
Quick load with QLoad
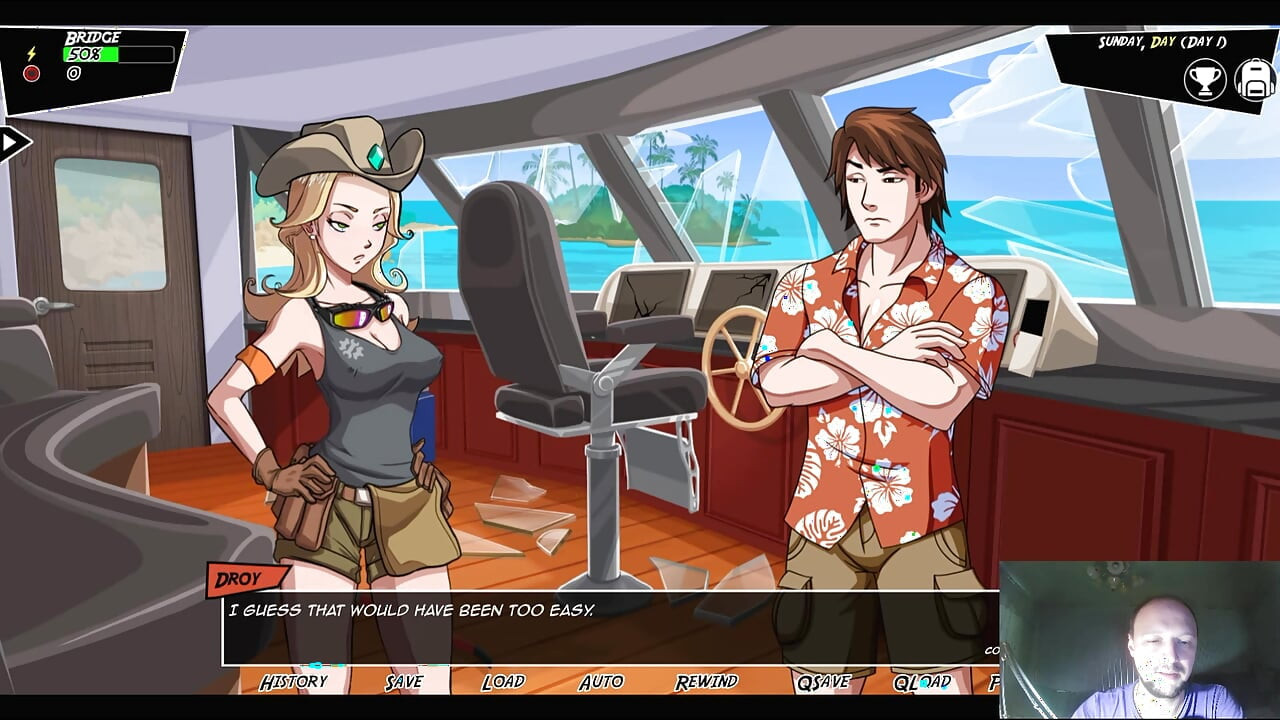pyautogui.click(x=922, y=682)
